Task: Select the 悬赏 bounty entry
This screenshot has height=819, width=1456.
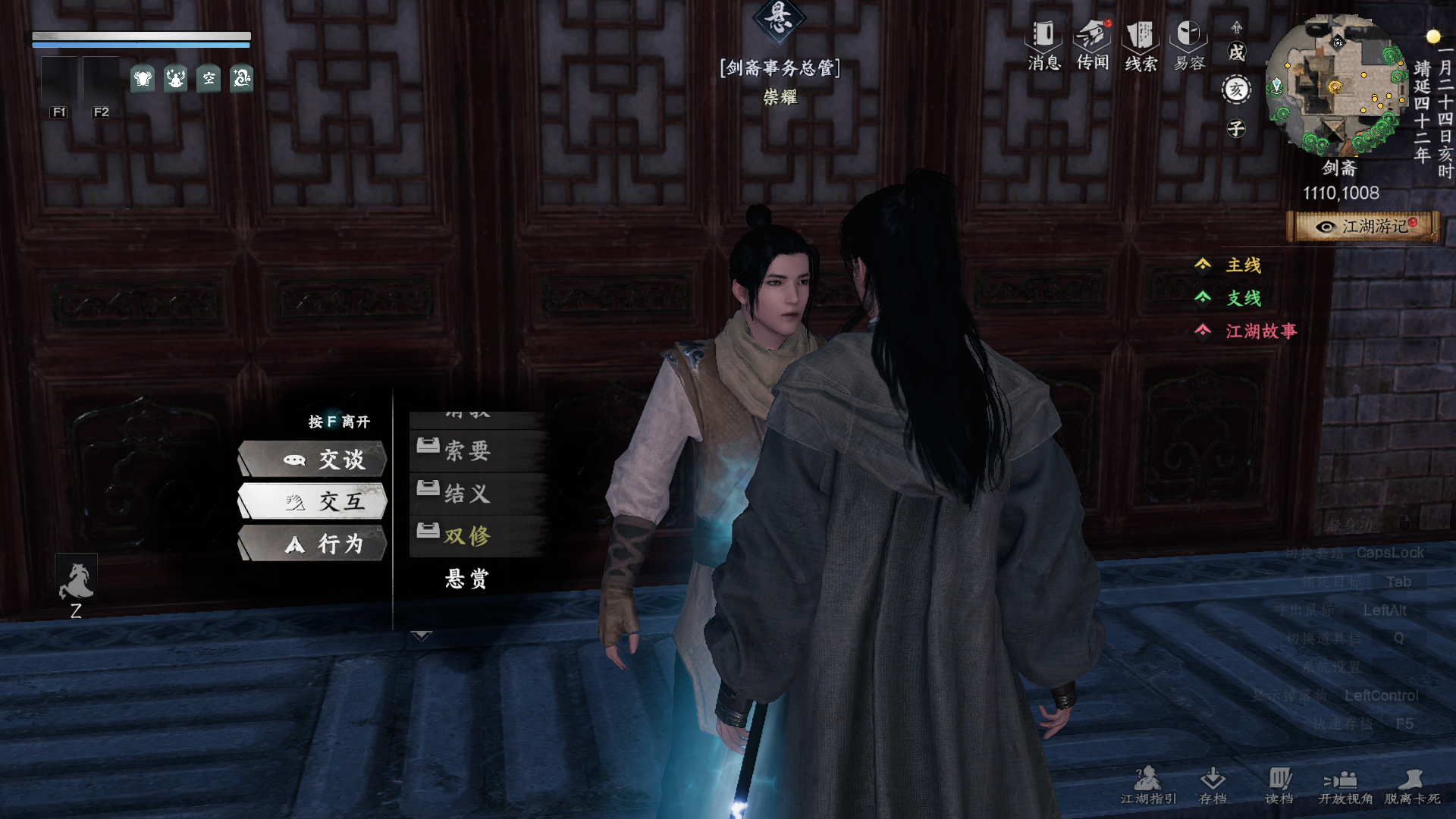Action: pos(467,579)
